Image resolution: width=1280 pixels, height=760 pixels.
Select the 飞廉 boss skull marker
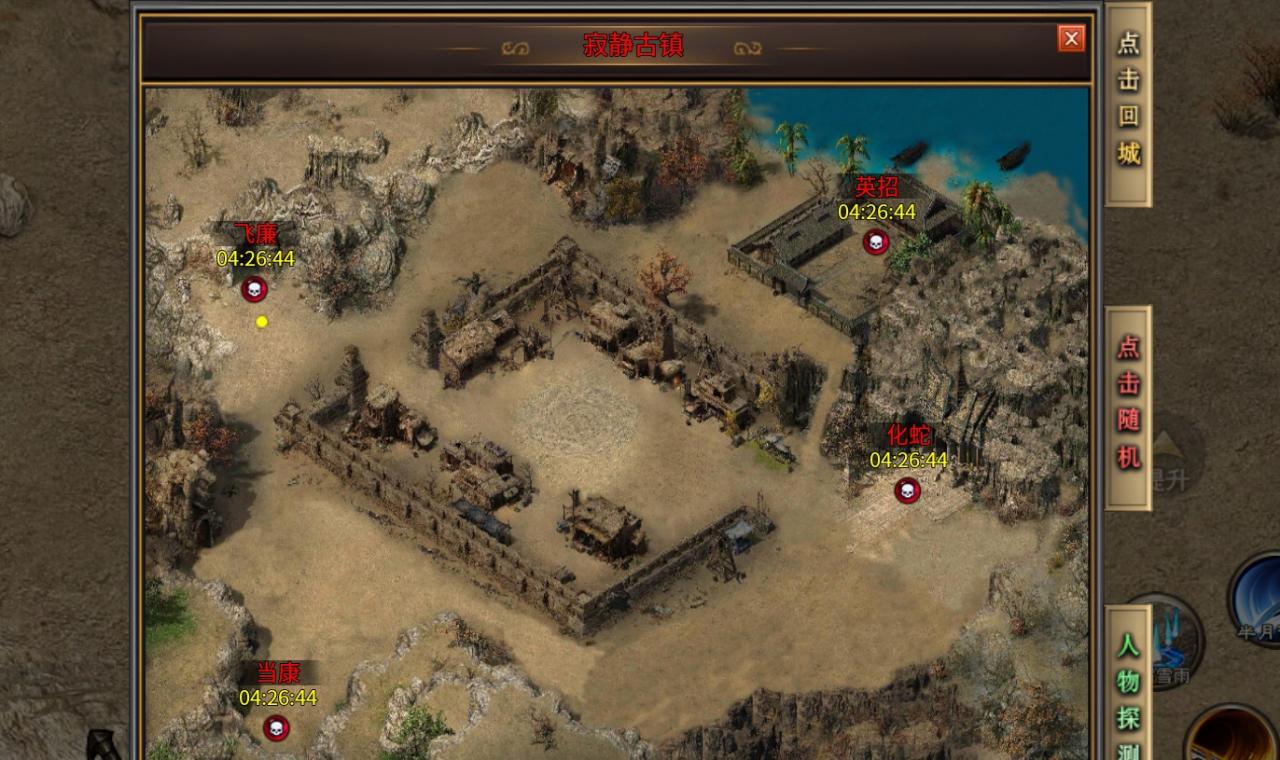point(254,290)
